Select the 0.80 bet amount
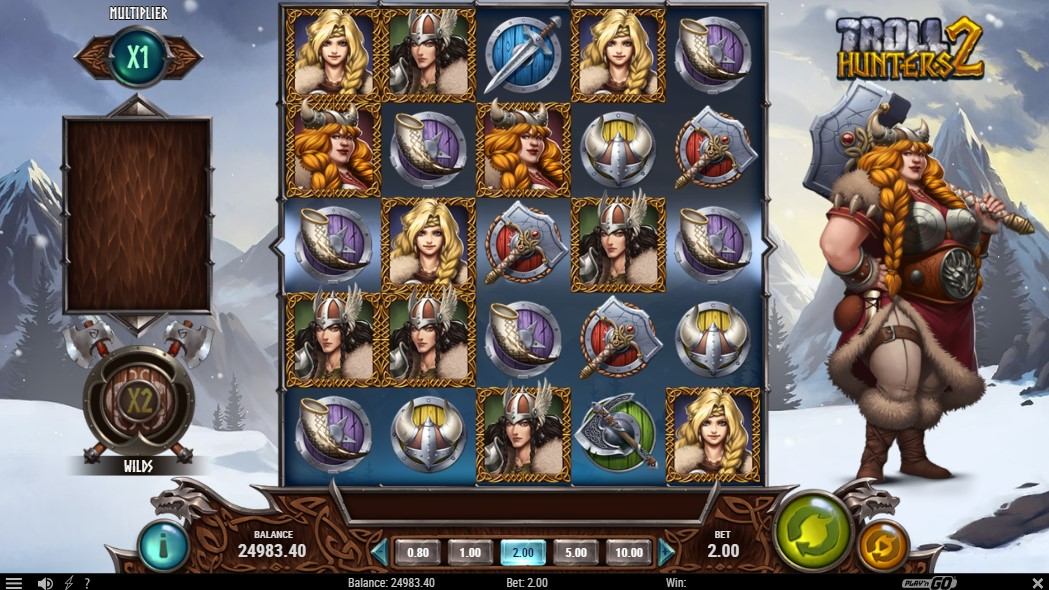This screenshot has width=1049, height=590. point(418,552)
